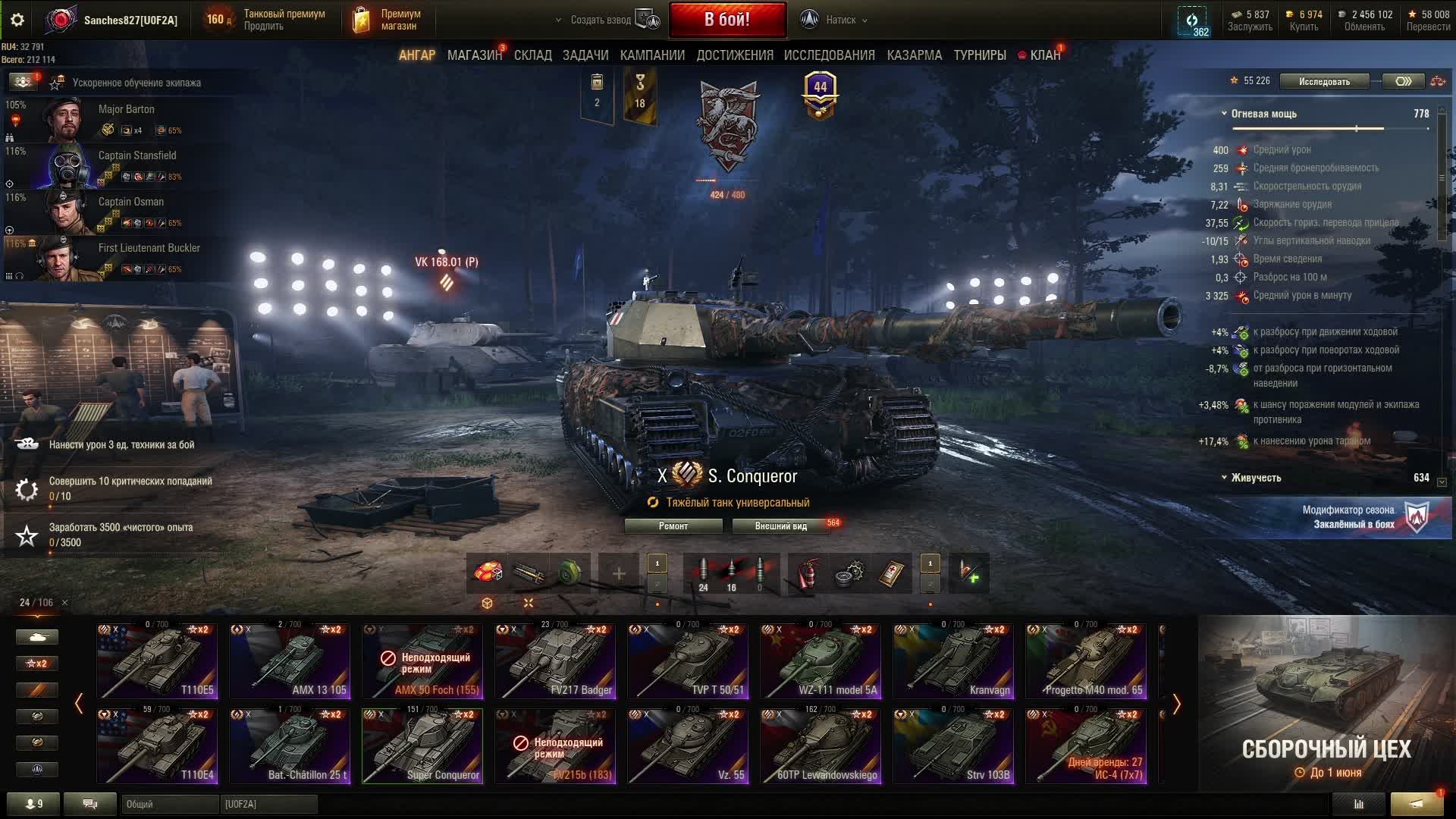Type in the Общий chat channel field
The image size is (1456, 819).
169,804
